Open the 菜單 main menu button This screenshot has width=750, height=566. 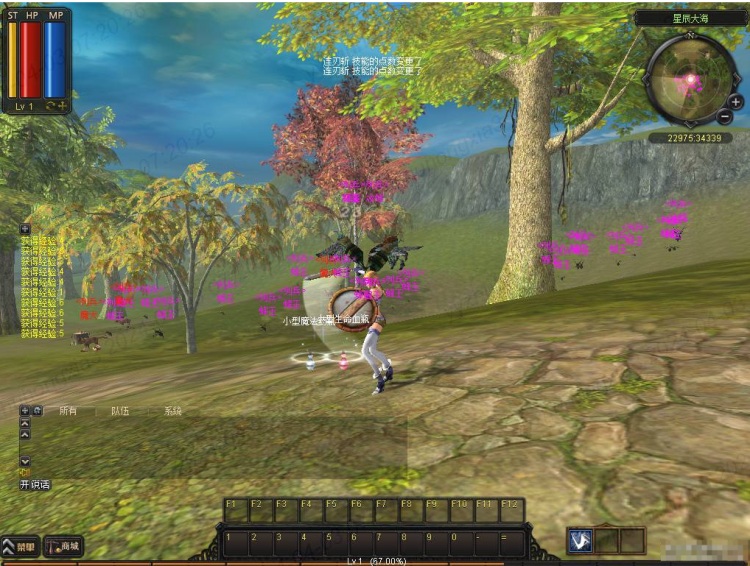coord(20,546)
